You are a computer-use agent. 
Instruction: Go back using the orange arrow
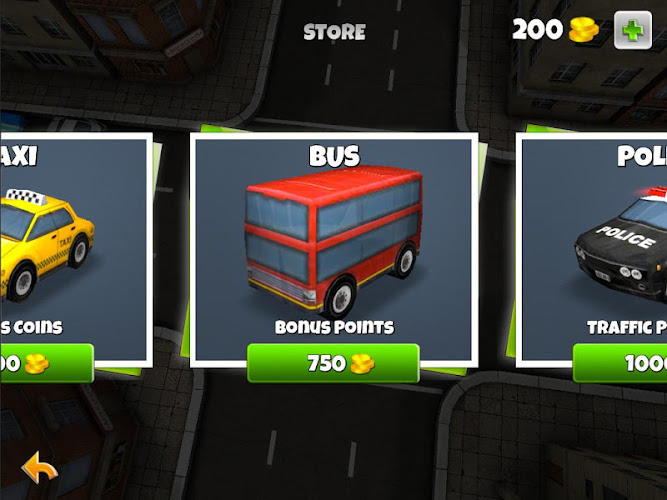[x=39, y=468]
